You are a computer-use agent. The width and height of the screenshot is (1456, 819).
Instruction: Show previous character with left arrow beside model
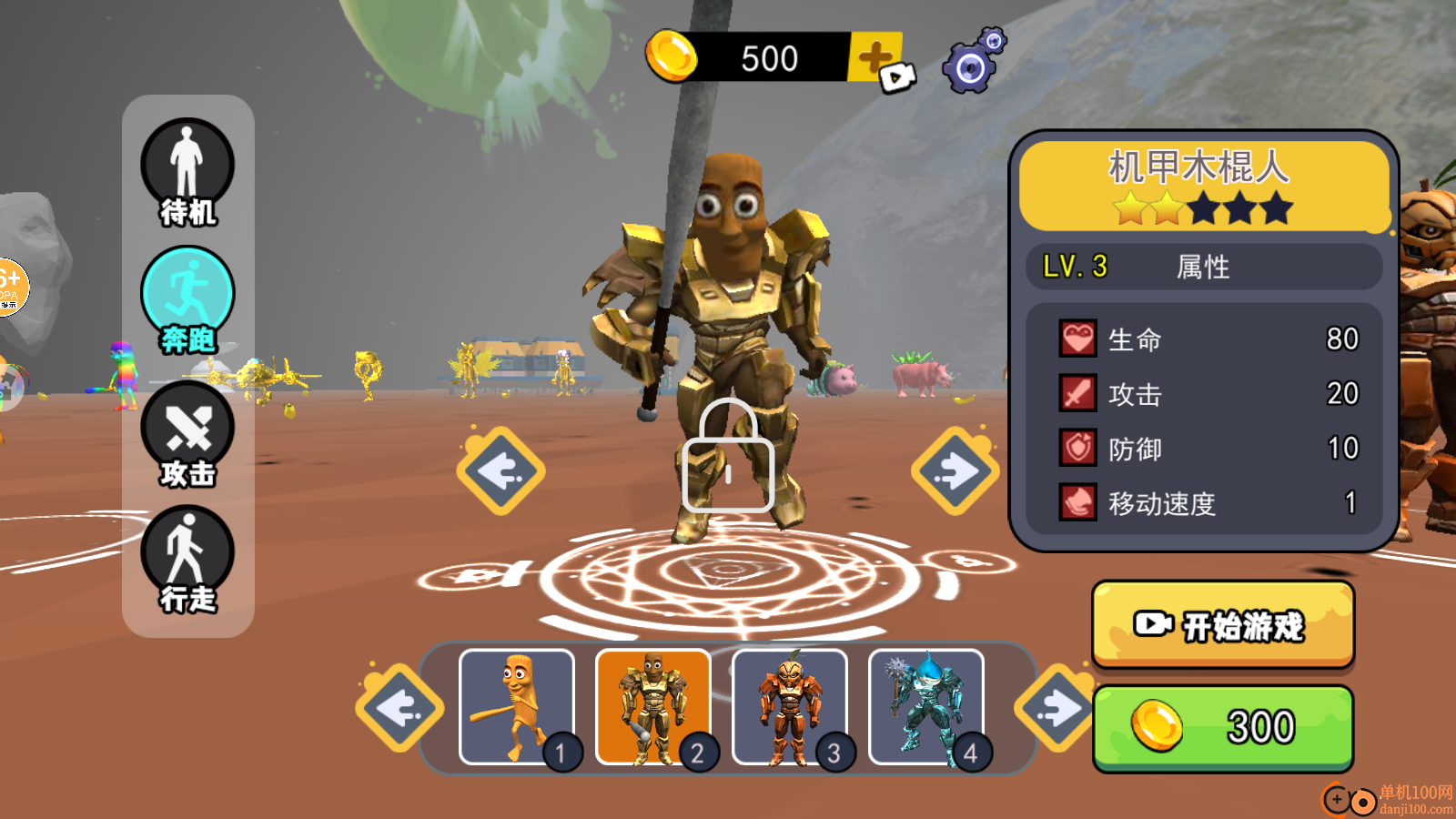(x=500, y=470)
